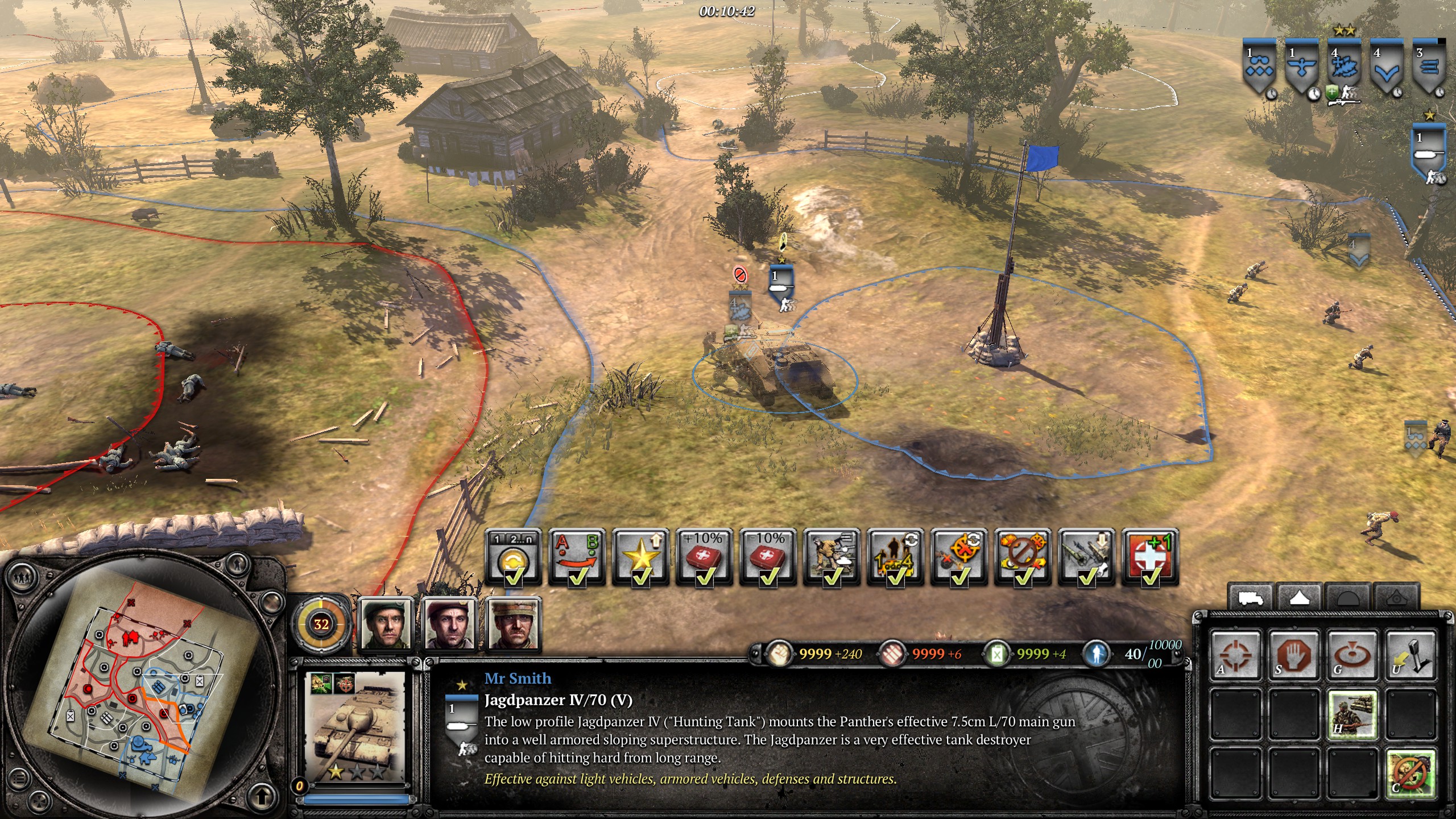The width and height of the screenshot is (1456, 819).
Task: Click the reverse move gear-lever command
Action: point(1410,656)
